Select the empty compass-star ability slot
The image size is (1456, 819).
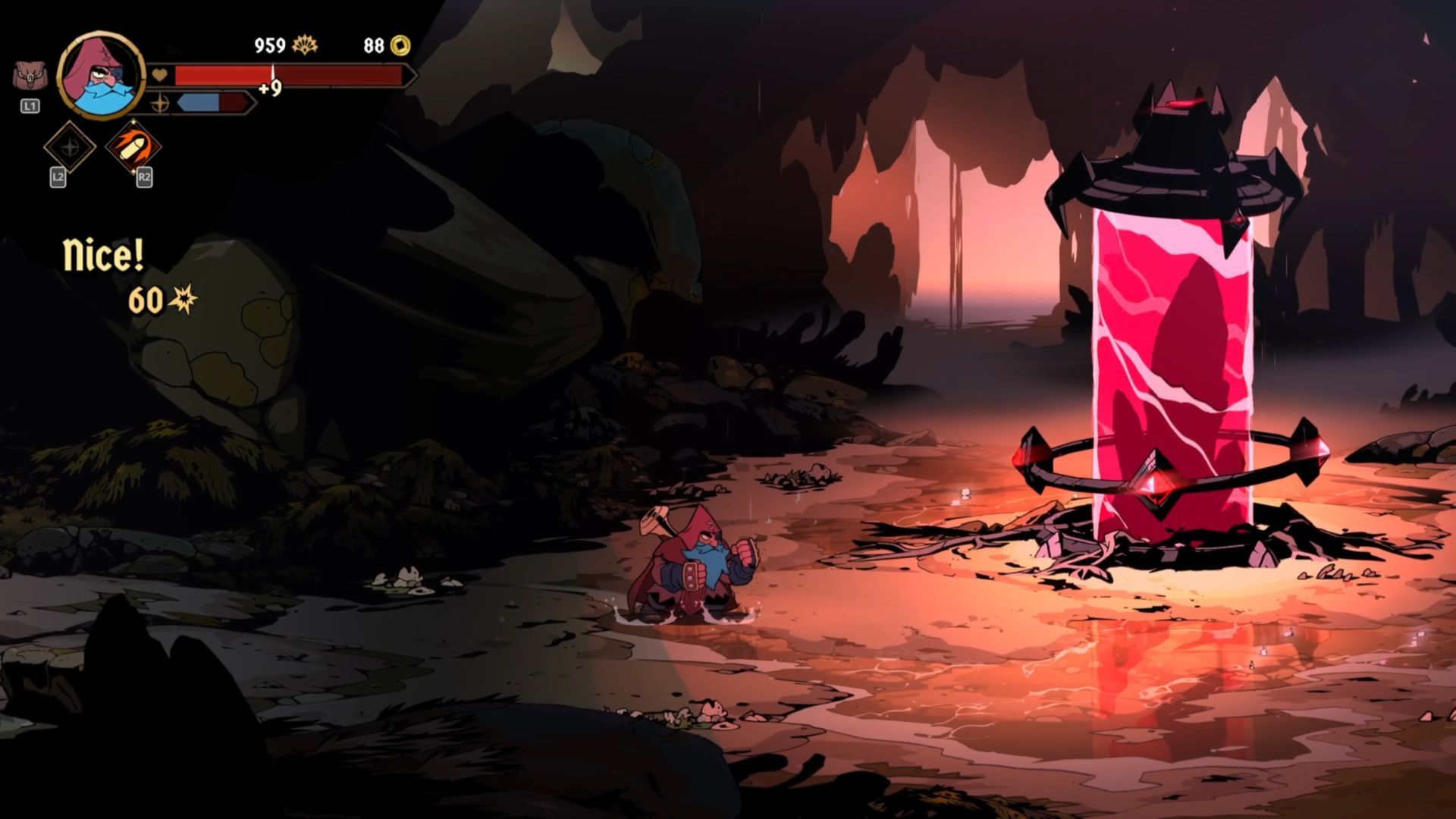(69, 147)
